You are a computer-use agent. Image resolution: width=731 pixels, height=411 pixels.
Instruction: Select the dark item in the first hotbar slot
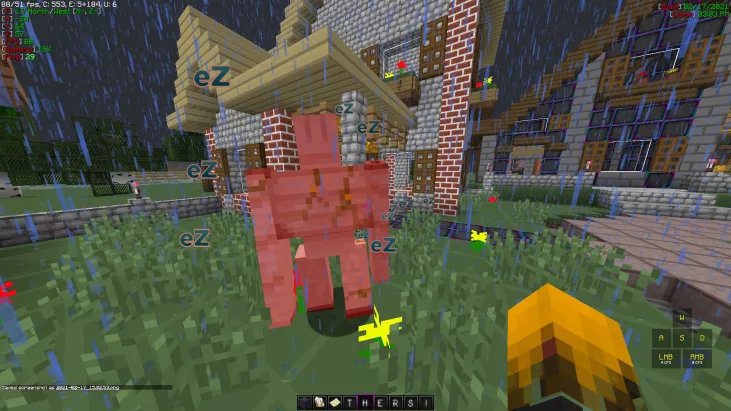pos(305,403)
